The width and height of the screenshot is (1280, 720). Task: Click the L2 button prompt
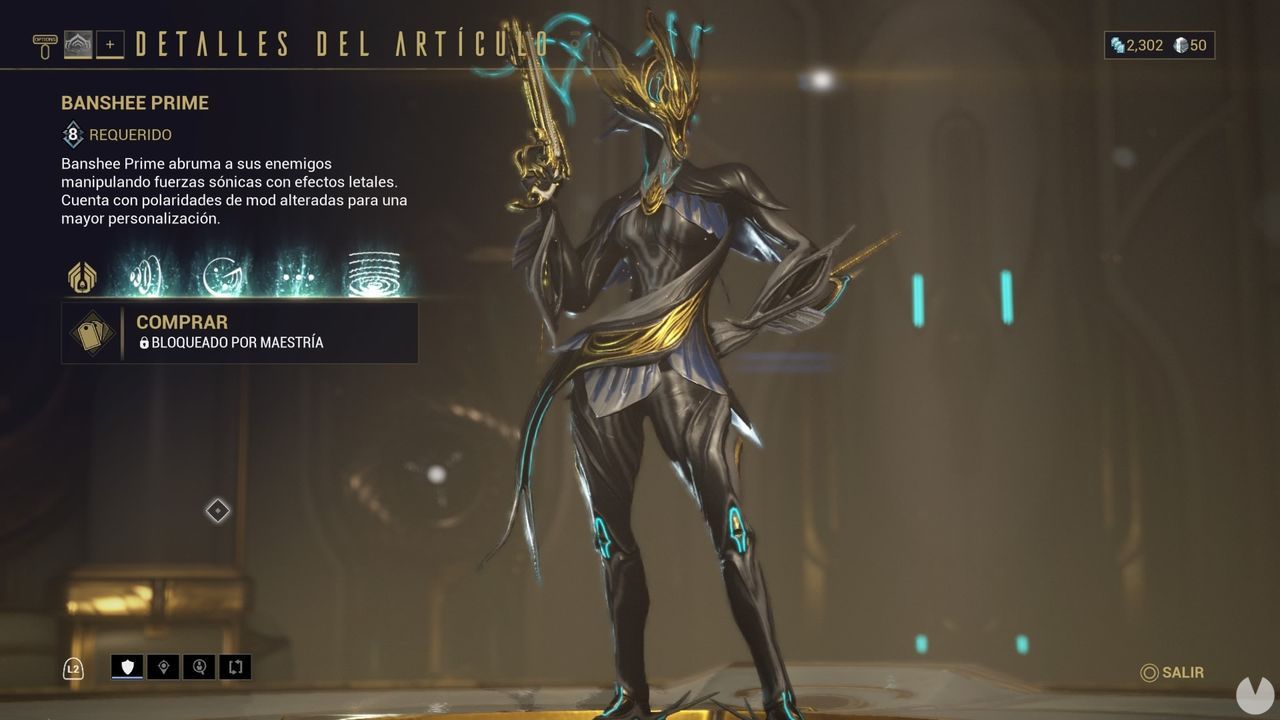(x=72, y=668)
